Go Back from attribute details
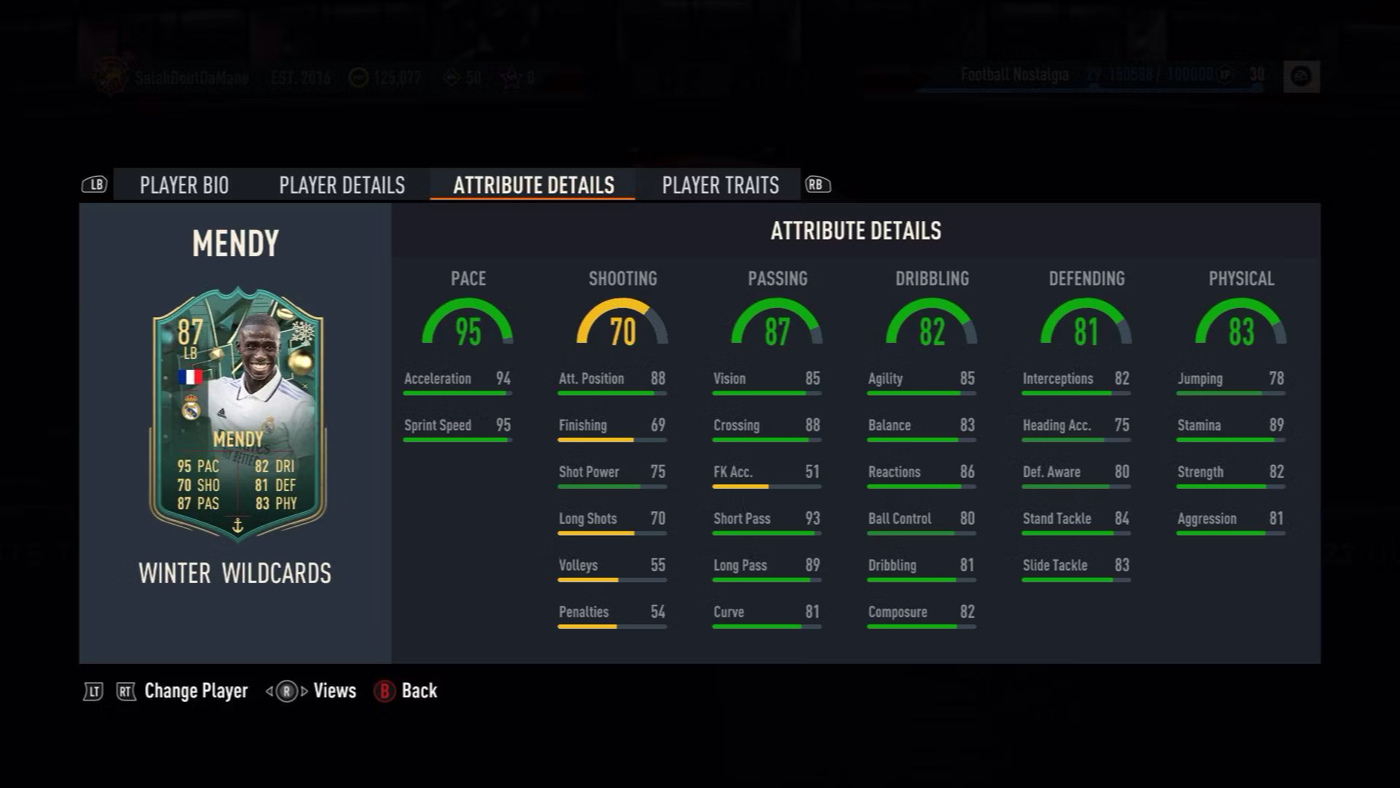The image size is (1400, 788). point(418,691)
